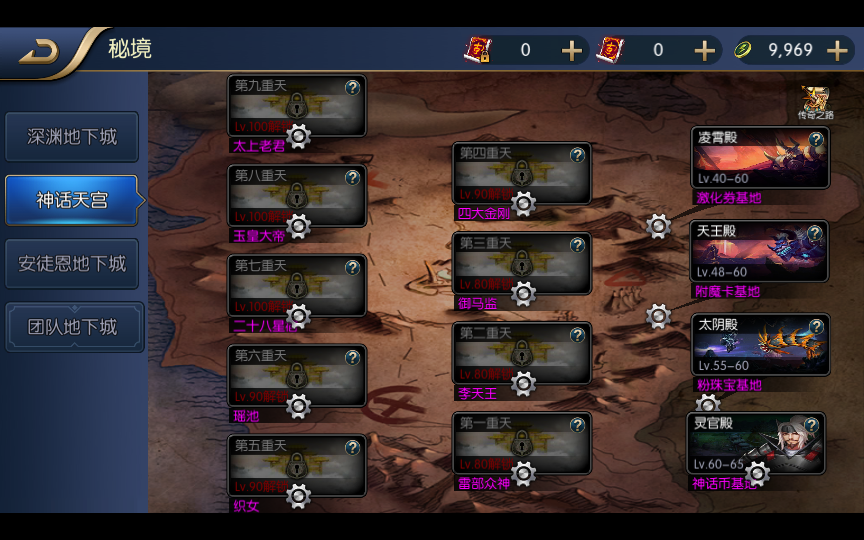Select the 神话天宫 tab

coord(72,200)
